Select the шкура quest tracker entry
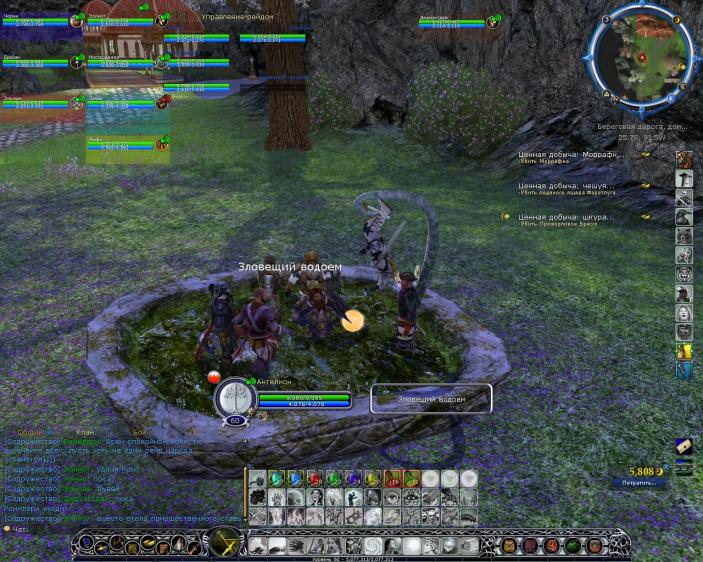703x562 pixels. 566,216
